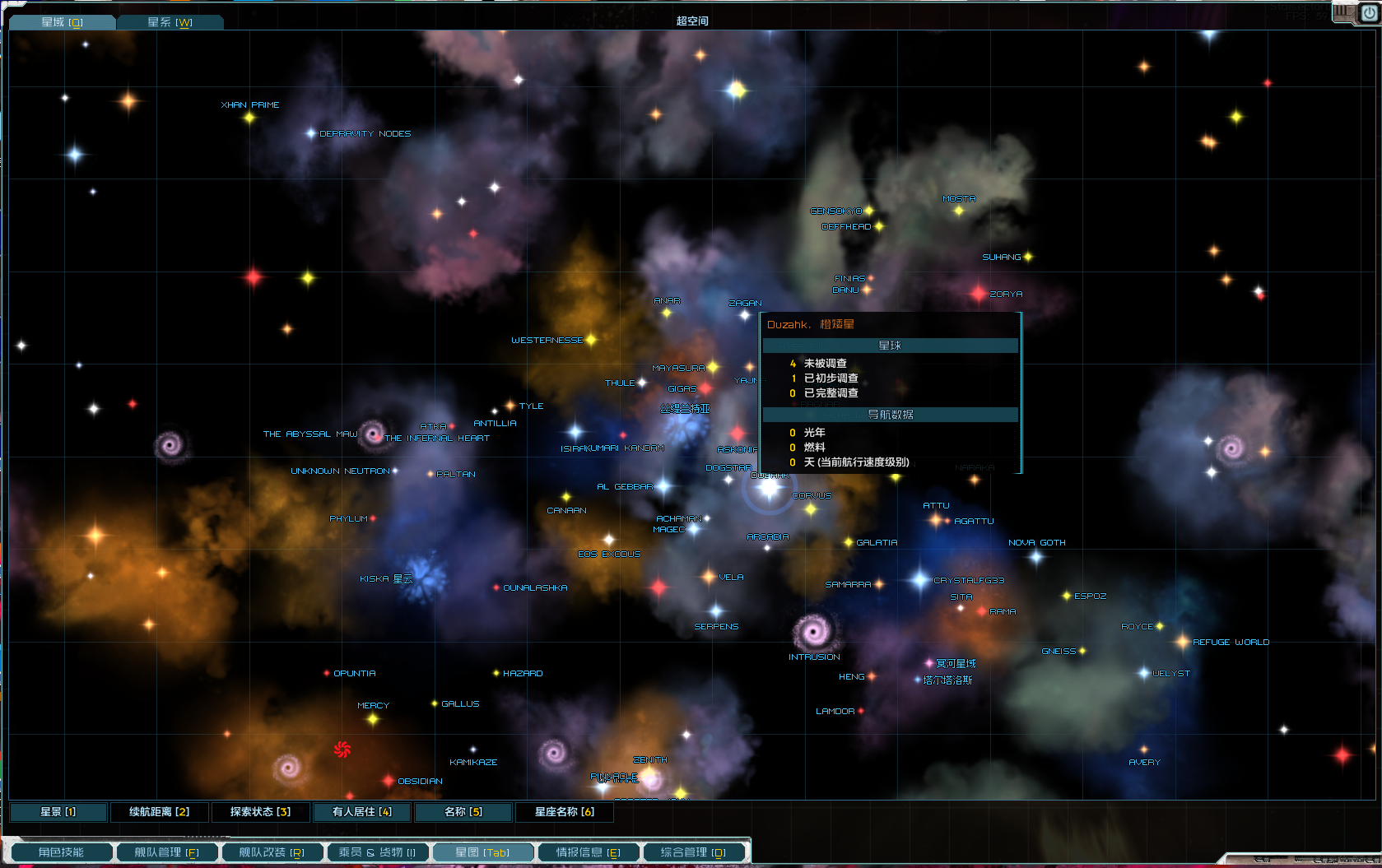Toggle the 星座名称 constellation names filter

click(x=564, y=812)
